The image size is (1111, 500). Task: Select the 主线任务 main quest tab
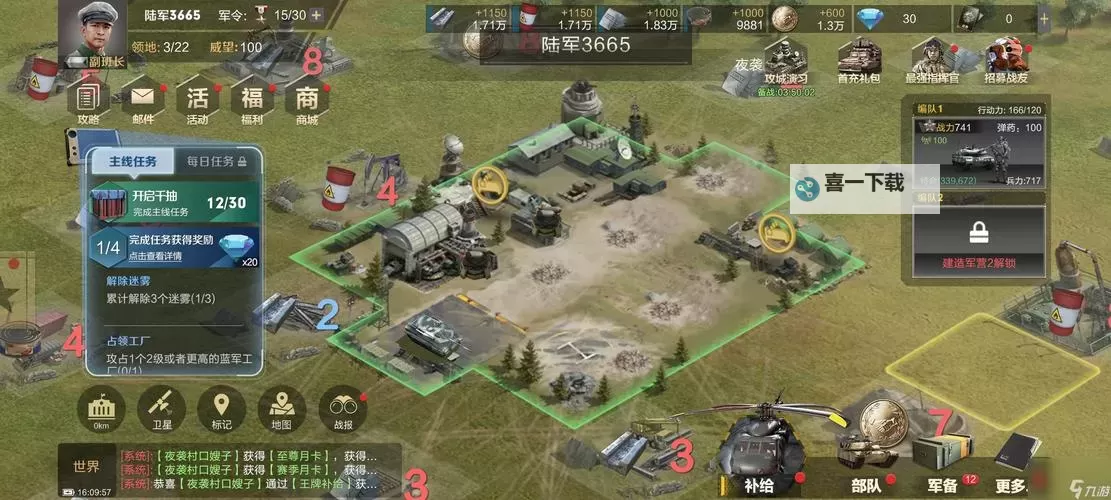point(133,161)
